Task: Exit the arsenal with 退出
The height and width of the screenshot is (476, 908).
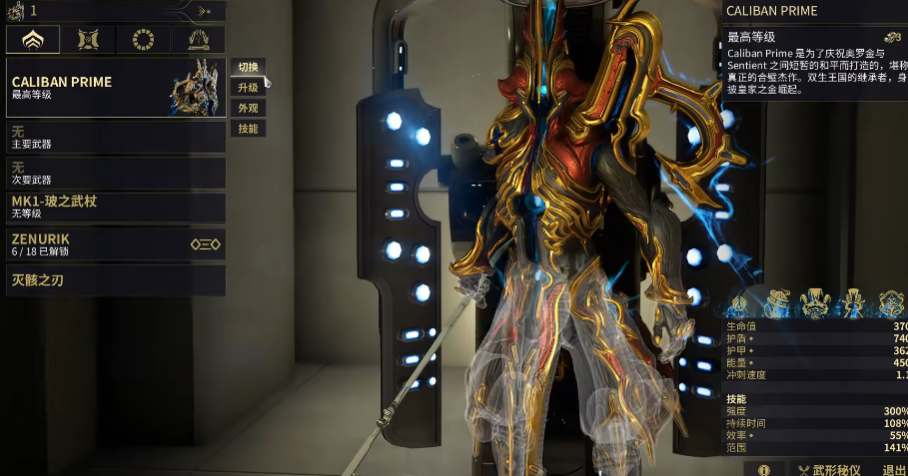Action: 894,469
